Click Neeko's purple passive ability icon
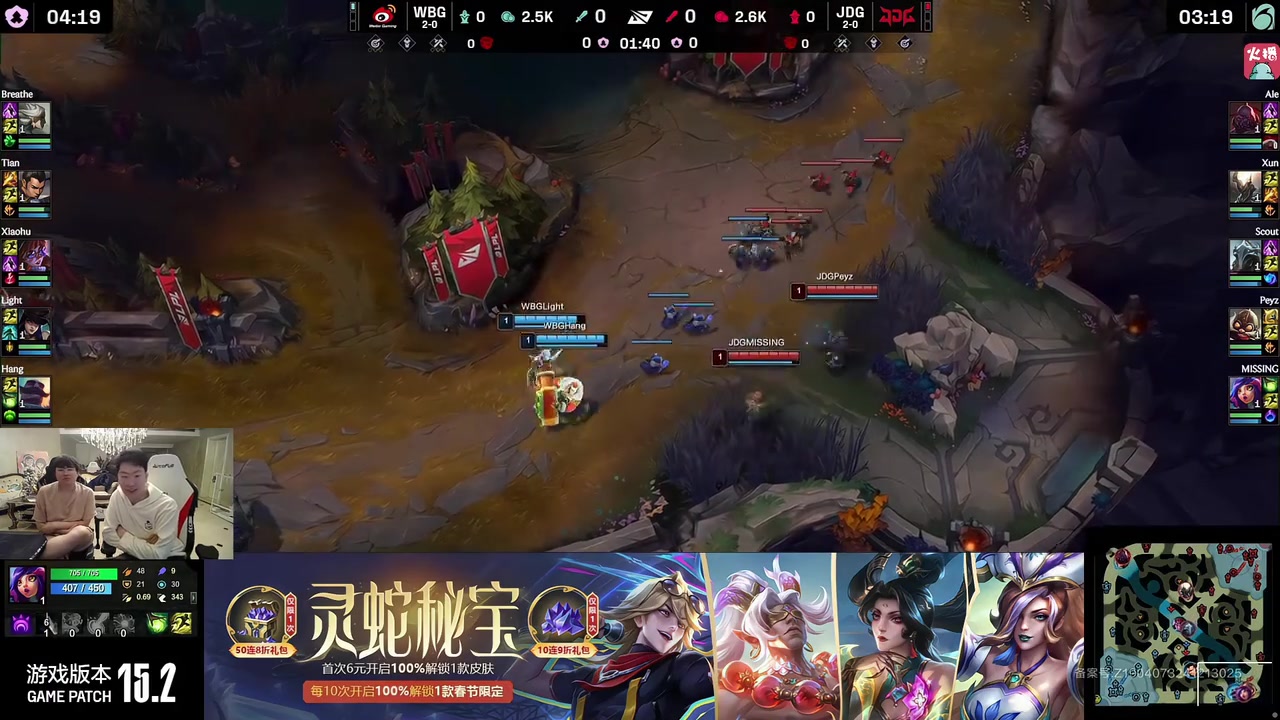The height and width of the screenshot is (720, 1280). (x=21, y=623)
